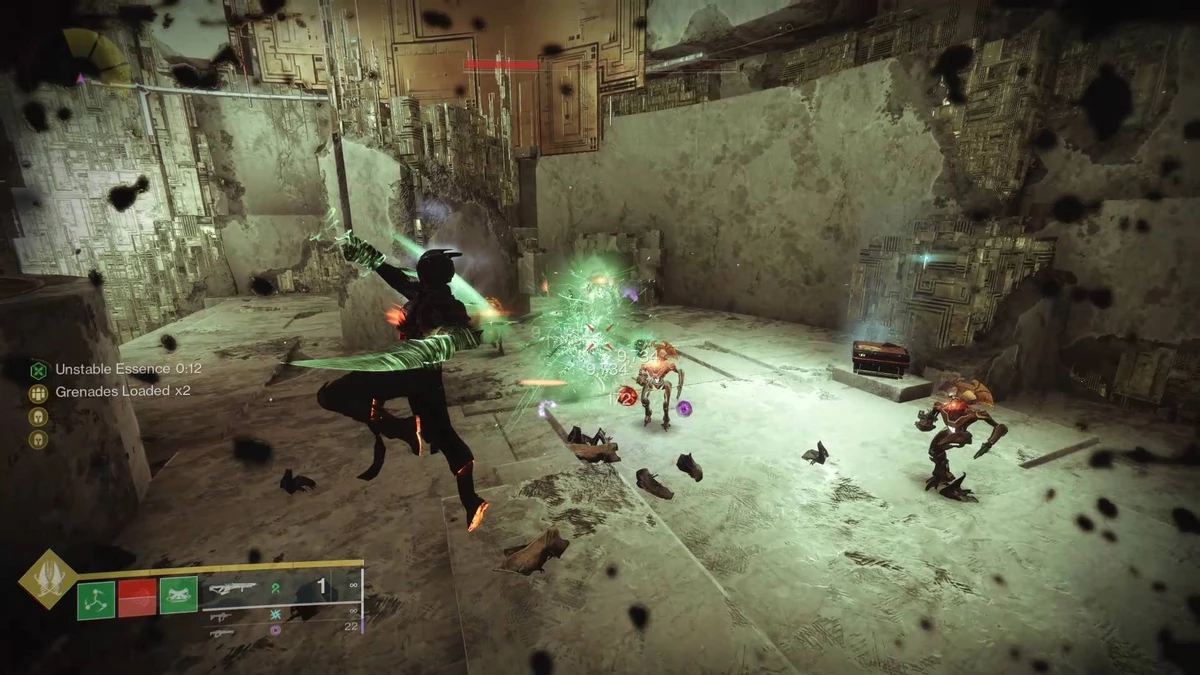Switch to the second weapon icon
The width and height of the screenshot is (1200, 675).
click(x=223, y=616)
